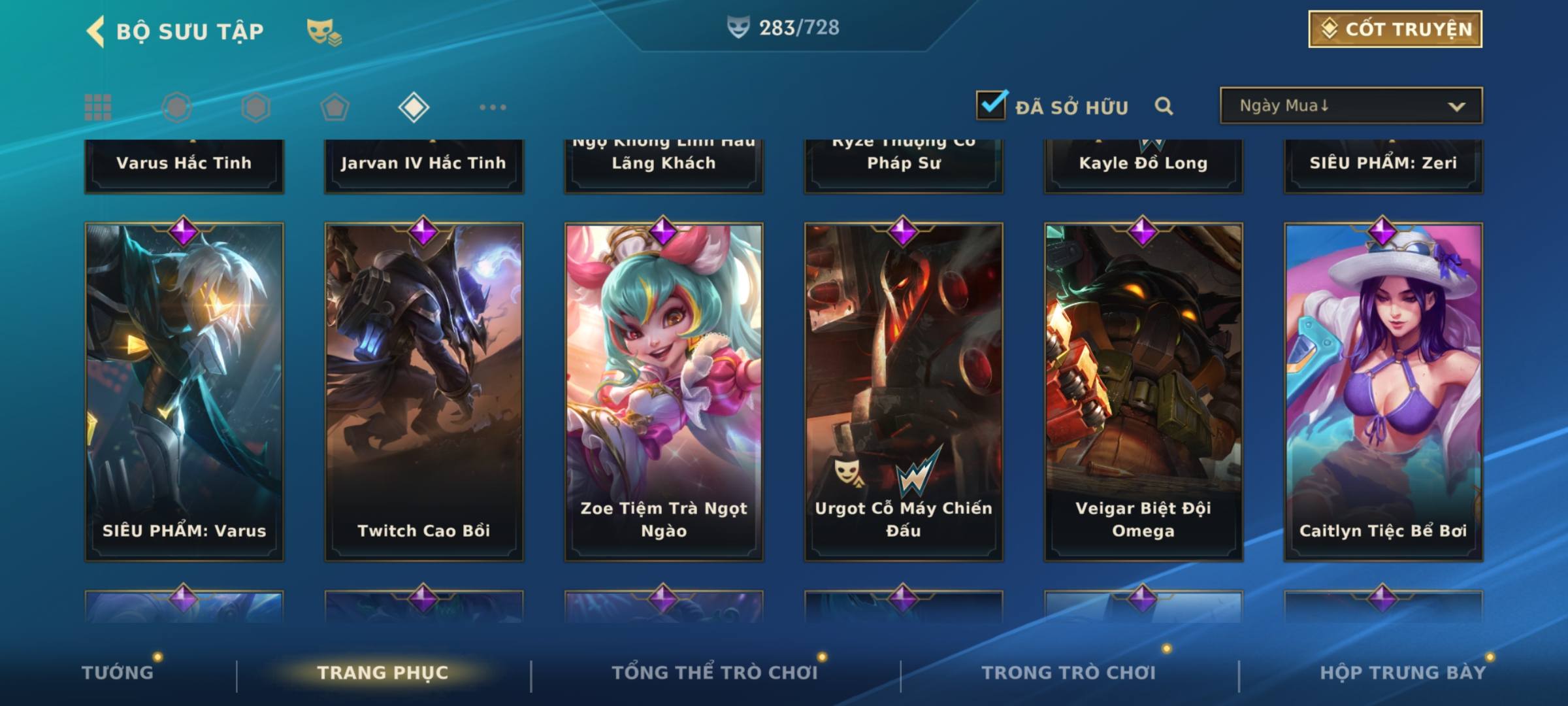
Task: Choose the diamond rarity filter
Action: (414, 107)
